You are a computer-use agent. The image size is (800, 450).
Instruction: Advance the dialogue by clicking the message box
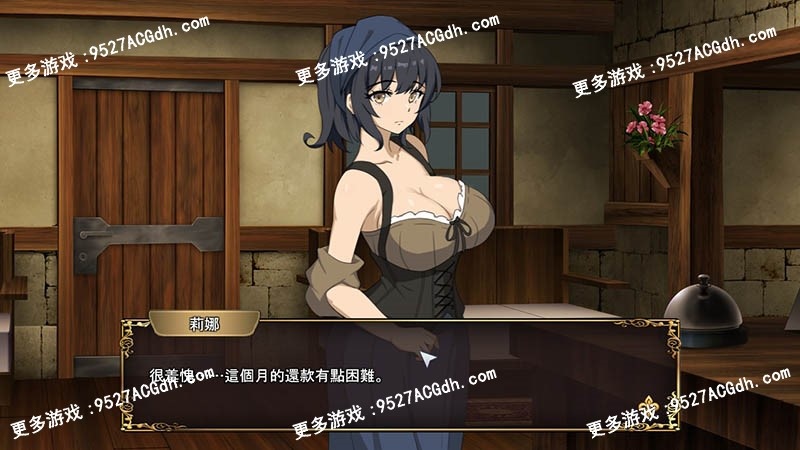(x=400, y=375)
